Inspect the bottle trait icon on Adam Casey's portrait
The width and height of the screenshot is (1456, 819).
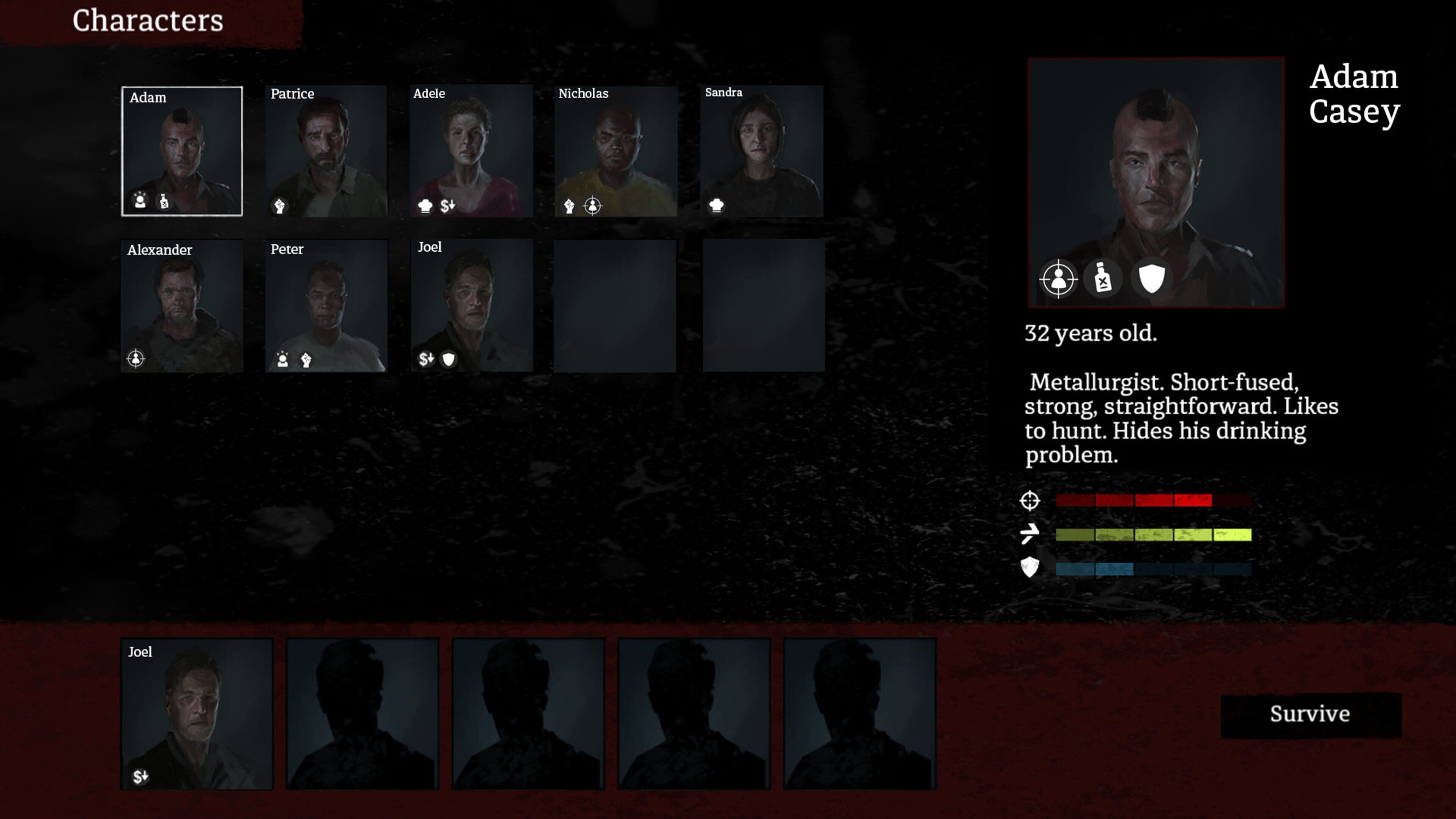pos(1103,278)
